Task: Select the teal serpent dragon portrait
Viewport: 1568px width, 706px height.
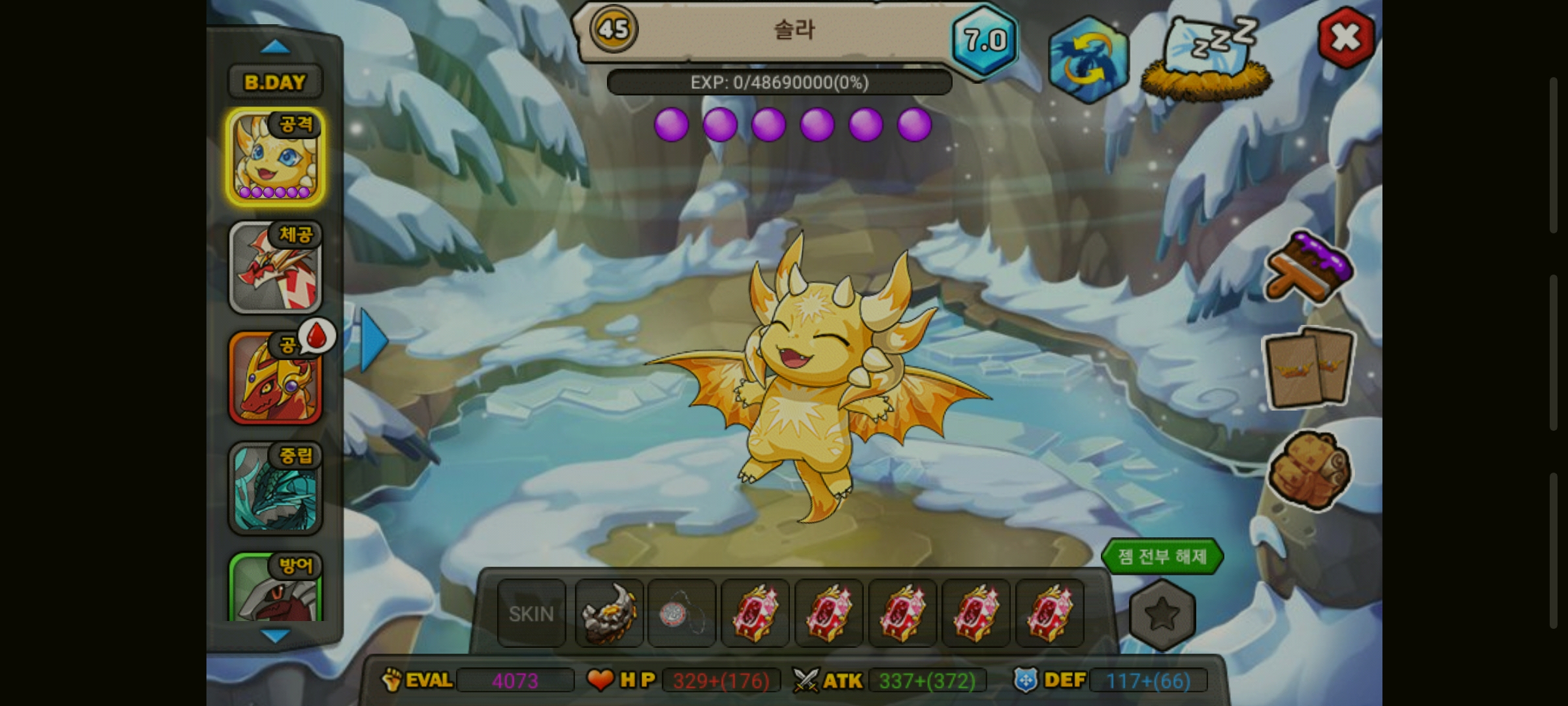Action: pos(275,488)
